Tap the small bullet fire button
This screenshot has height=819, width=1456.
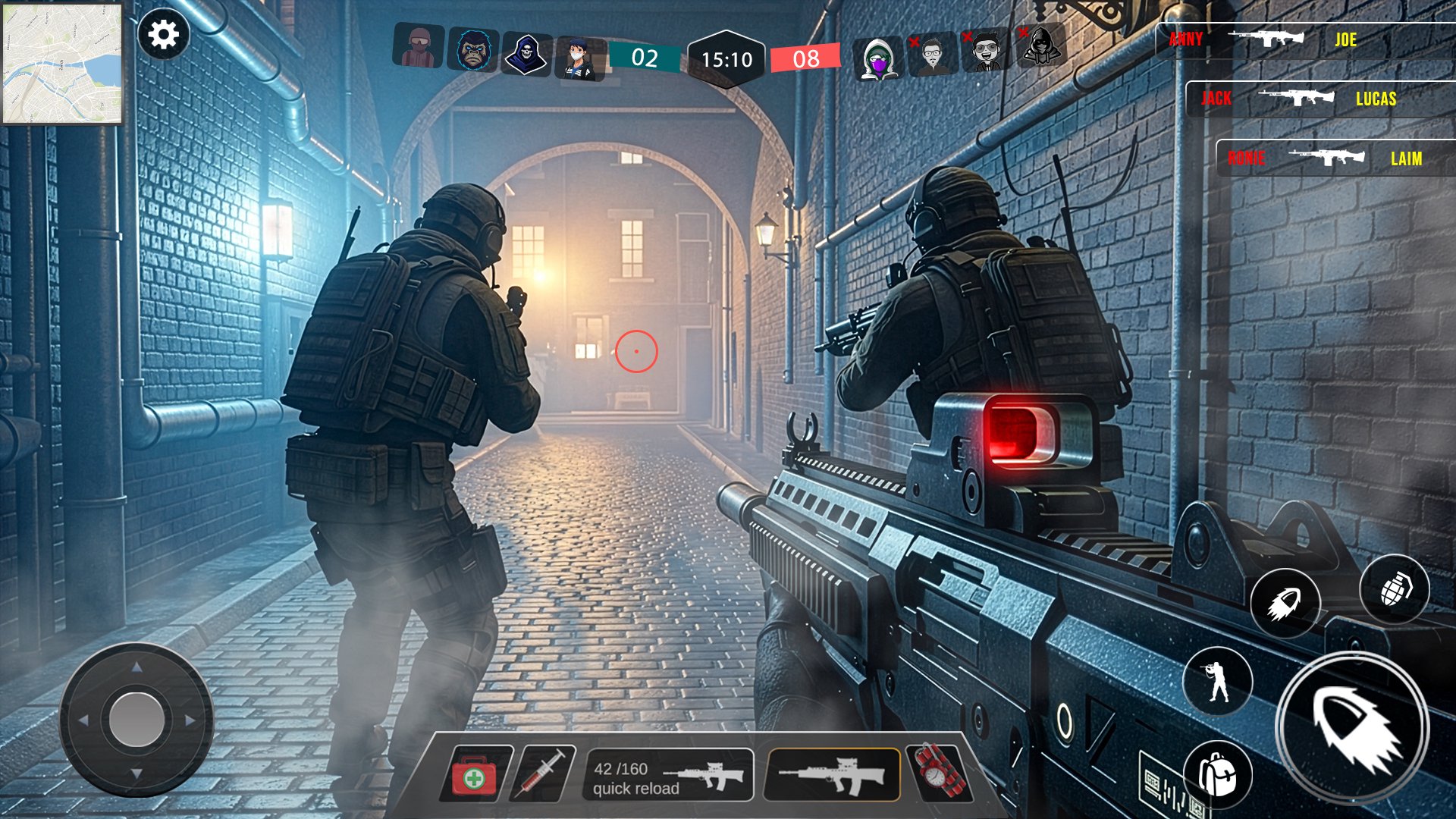click(1285, 604)
